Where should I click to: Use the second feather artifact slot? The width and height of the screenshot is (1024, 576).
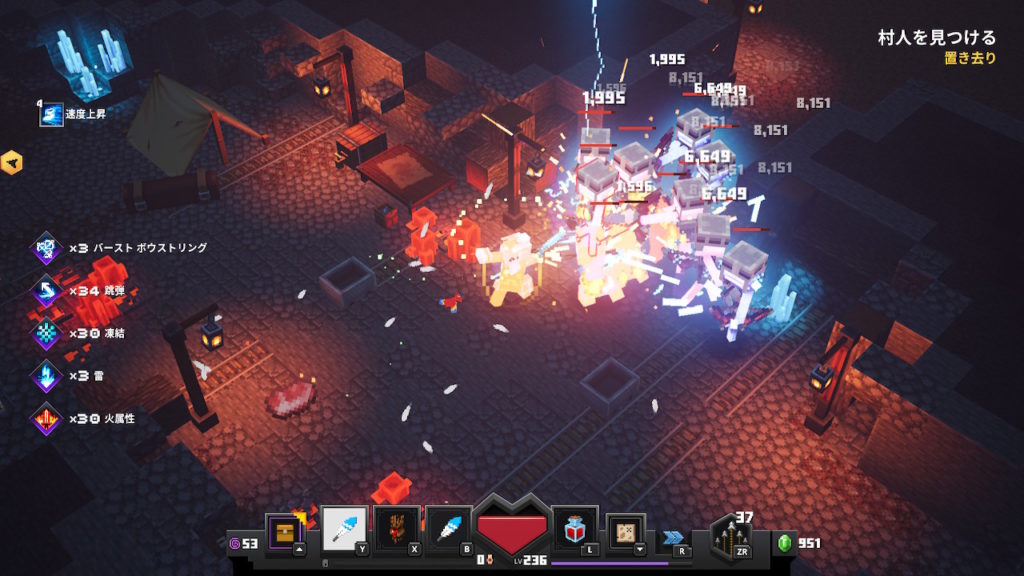(x=449, y=529)
